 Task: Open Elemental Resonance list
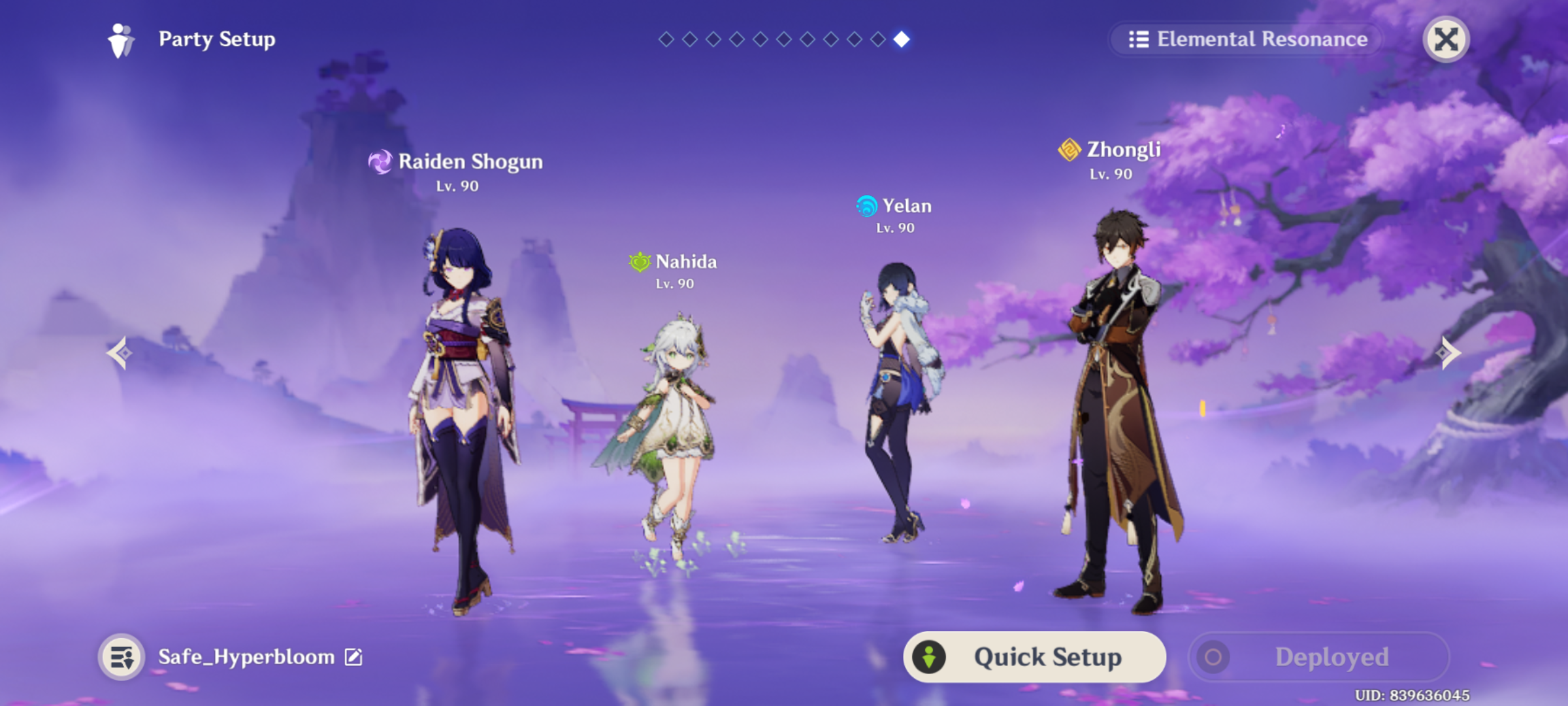1244,39
